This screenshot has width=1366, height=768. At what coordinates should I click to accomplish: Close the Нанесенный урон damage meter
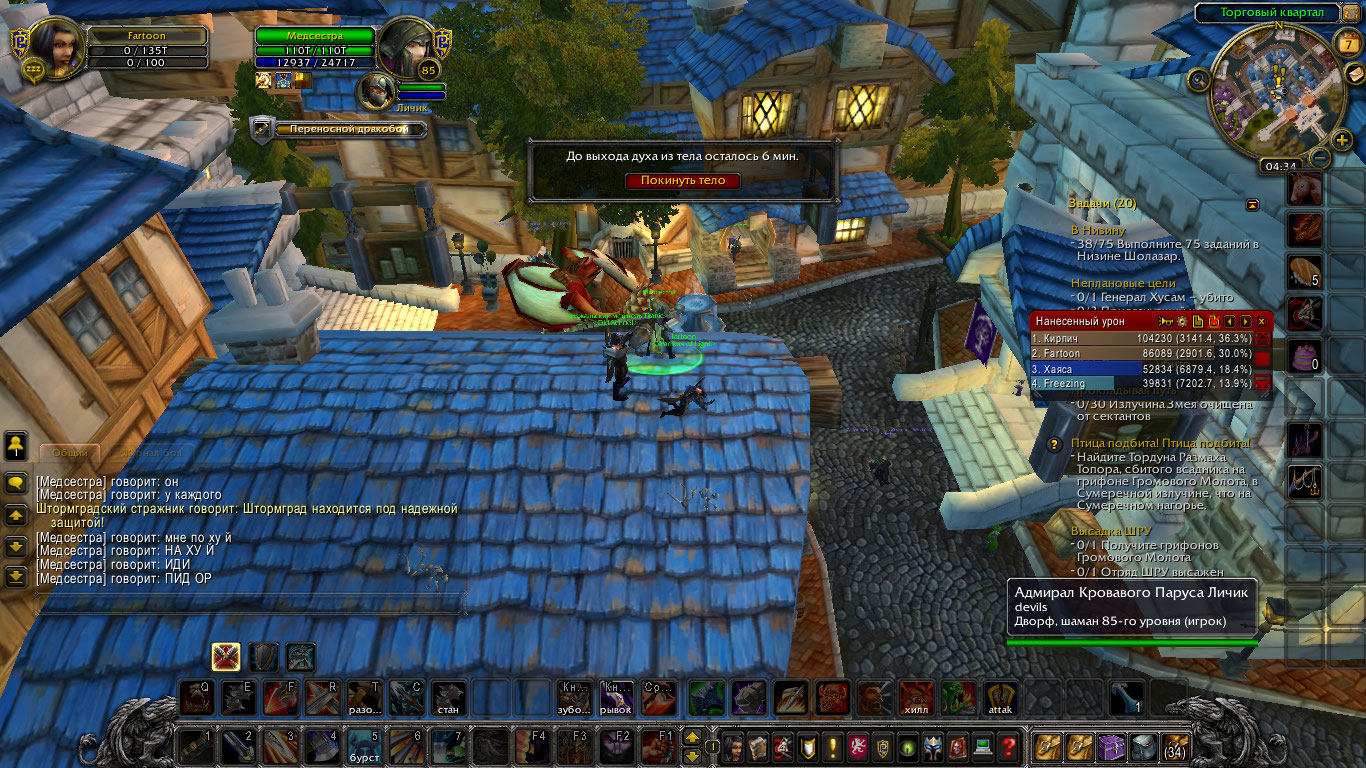(x=1261, y=321)
